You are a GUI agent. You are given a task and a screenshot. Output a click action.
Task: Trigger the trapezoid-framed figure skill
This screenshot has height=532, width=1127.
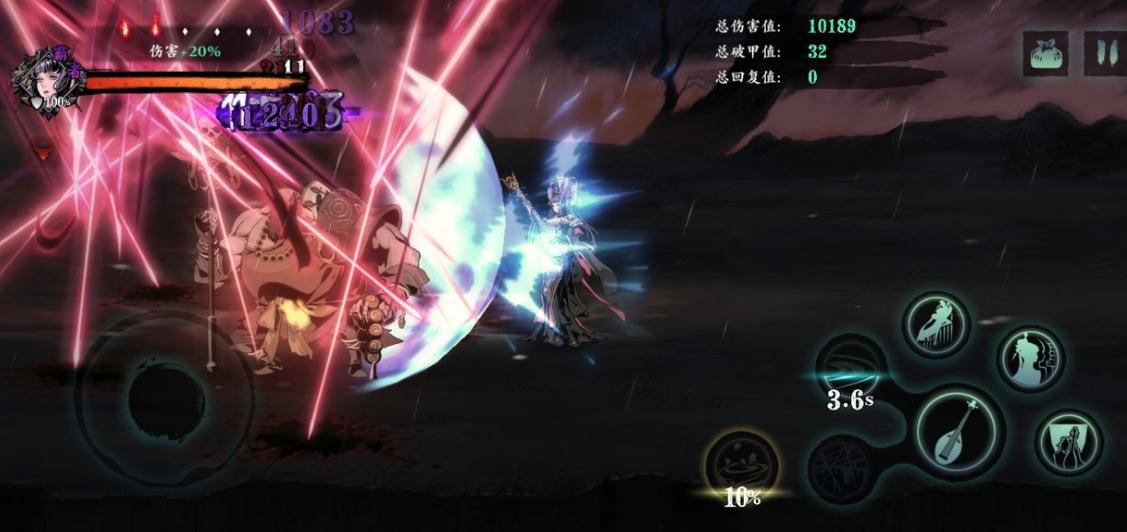pyautogui.click(x=1068, y=441)
